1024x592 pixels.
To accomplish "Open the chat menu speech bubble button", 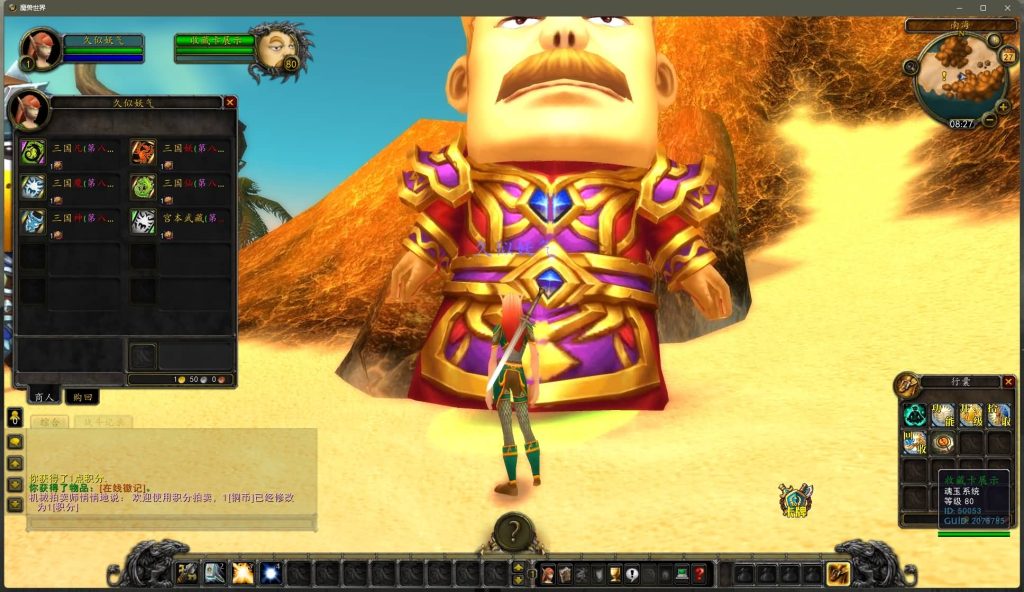I will pyautogui.click(x=15, y=441).
